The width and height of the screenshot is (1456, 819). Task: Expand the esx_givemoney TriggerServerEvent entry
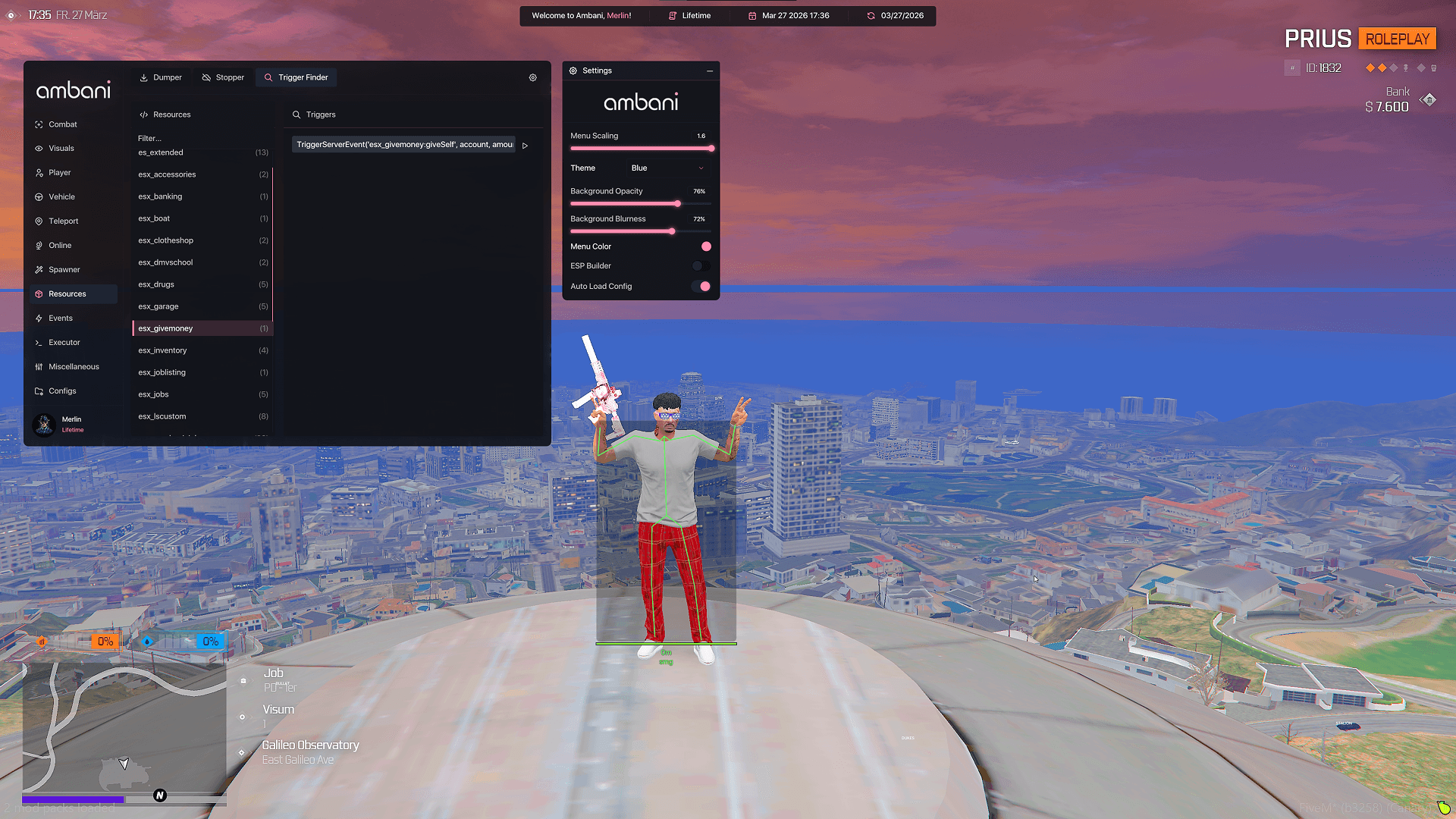(525, 145)
